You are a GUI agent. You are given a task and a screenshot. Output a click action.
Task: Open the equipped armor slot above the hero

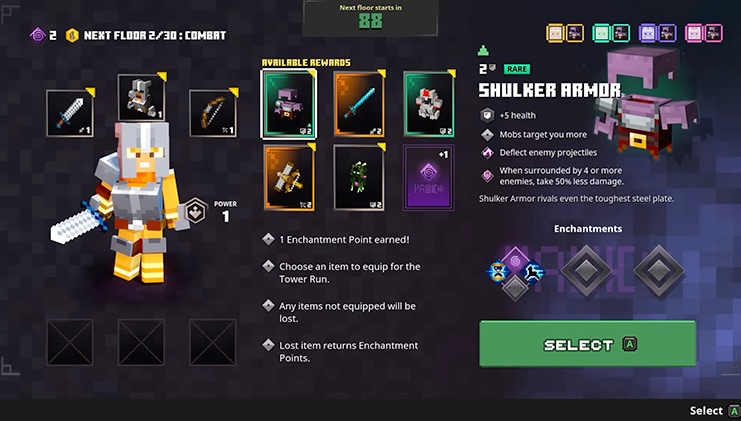141,98
